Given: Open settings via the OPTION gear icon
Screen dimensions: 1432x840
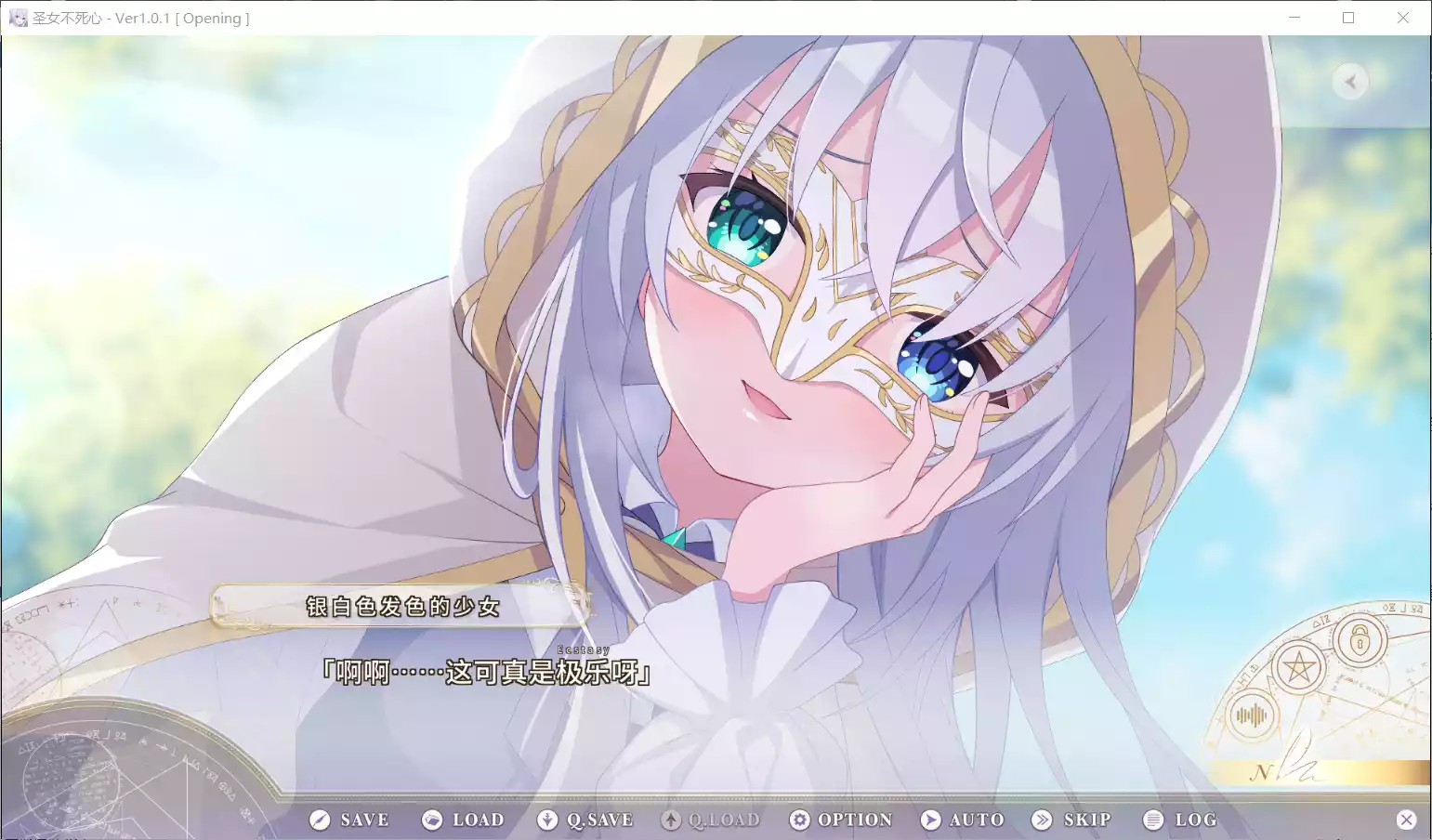Looking at the screenshot, I should [x=800, y=820].
